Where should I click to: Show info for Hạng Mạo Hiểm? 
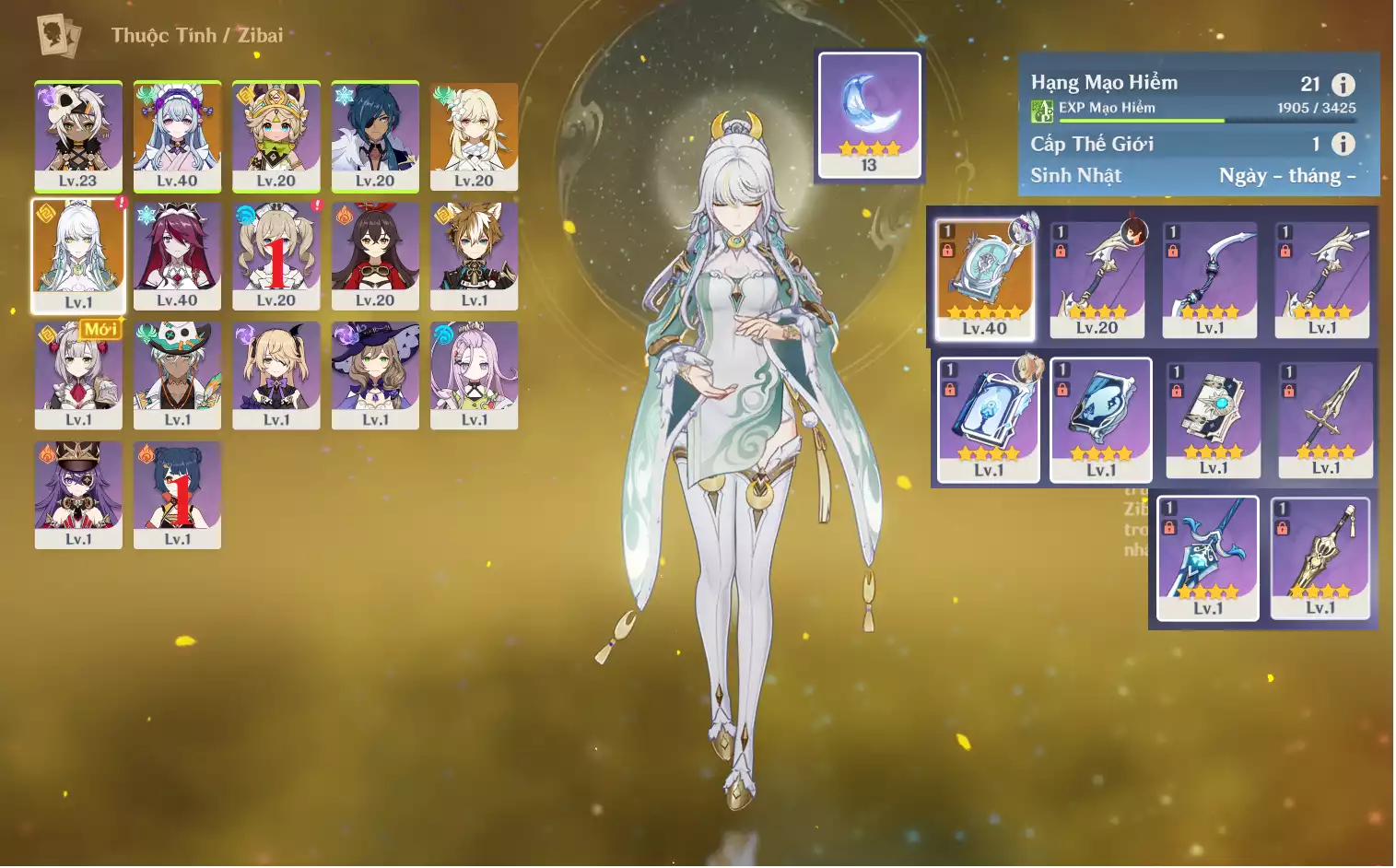(1343, 85)
